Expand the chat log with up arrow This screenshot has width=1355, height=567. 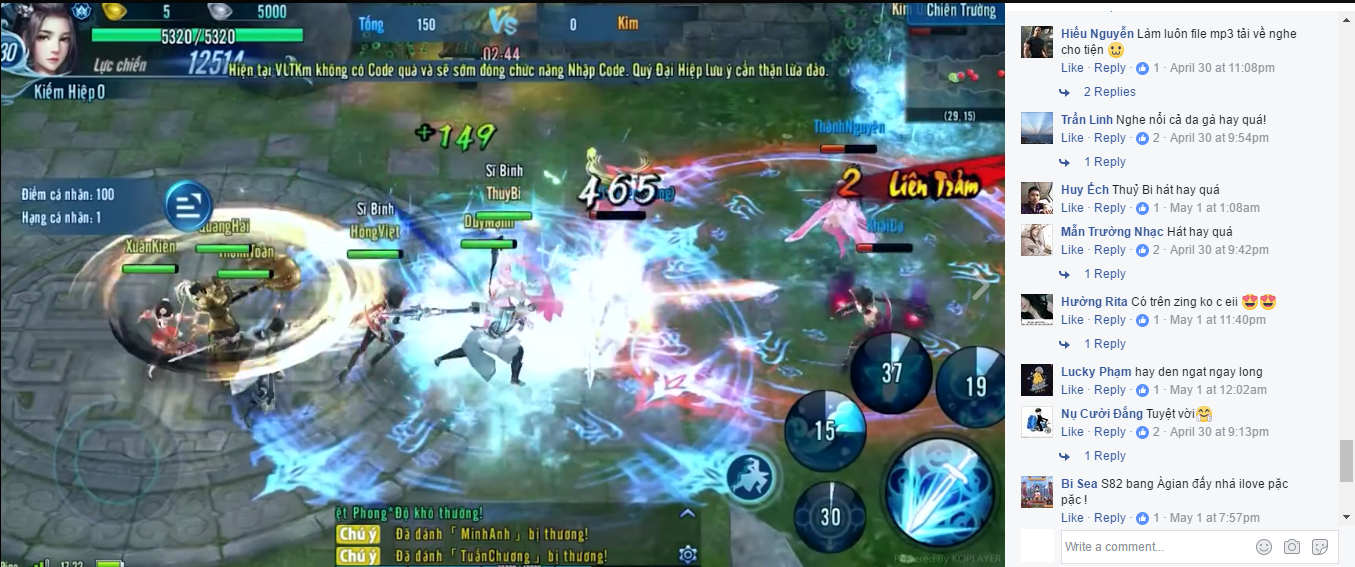pyautogui.click(x=687, y=514)
